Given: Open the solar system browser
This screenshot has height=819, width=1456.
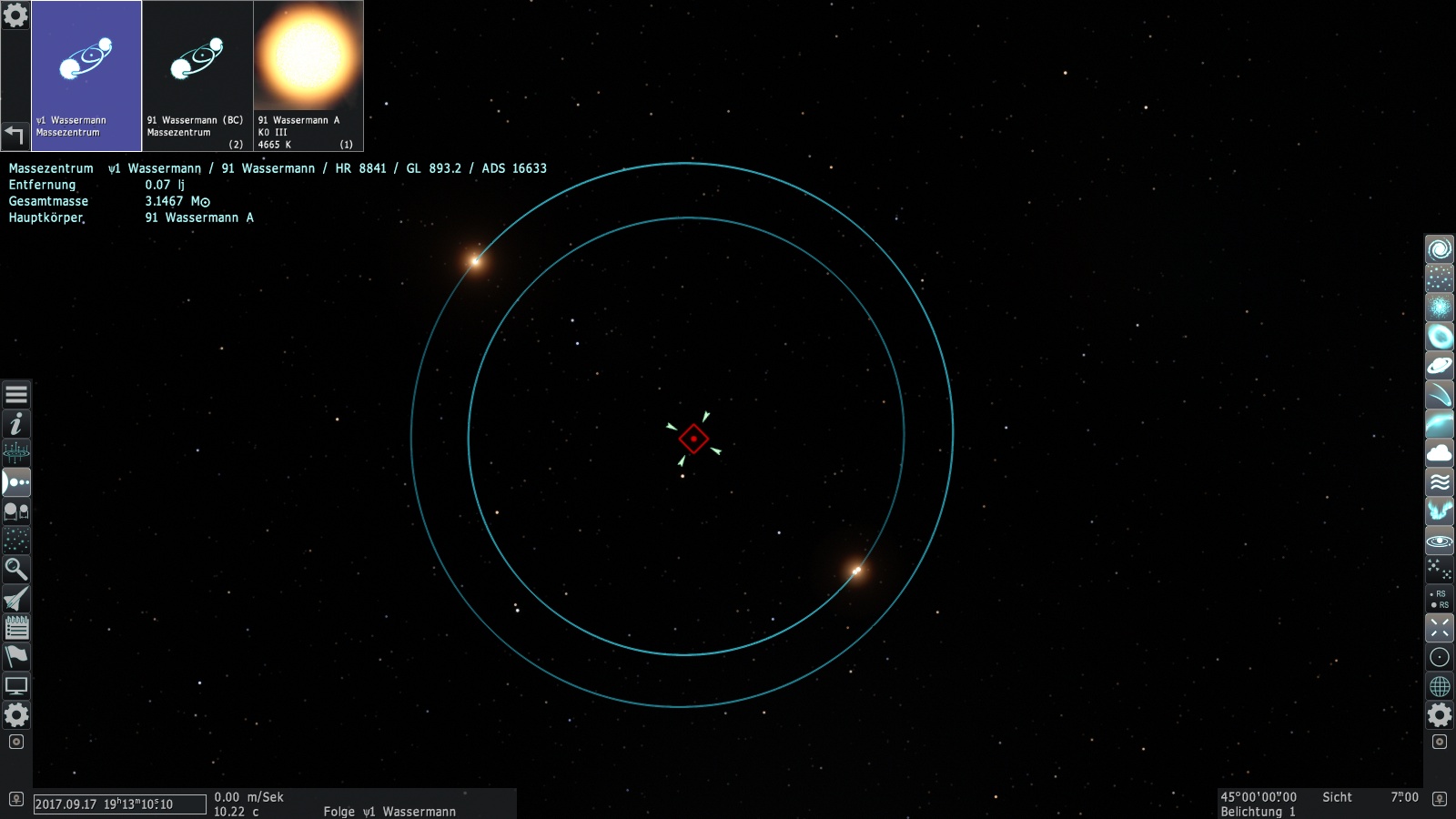Looking at the screenshot, I should (x=16, y=482).
